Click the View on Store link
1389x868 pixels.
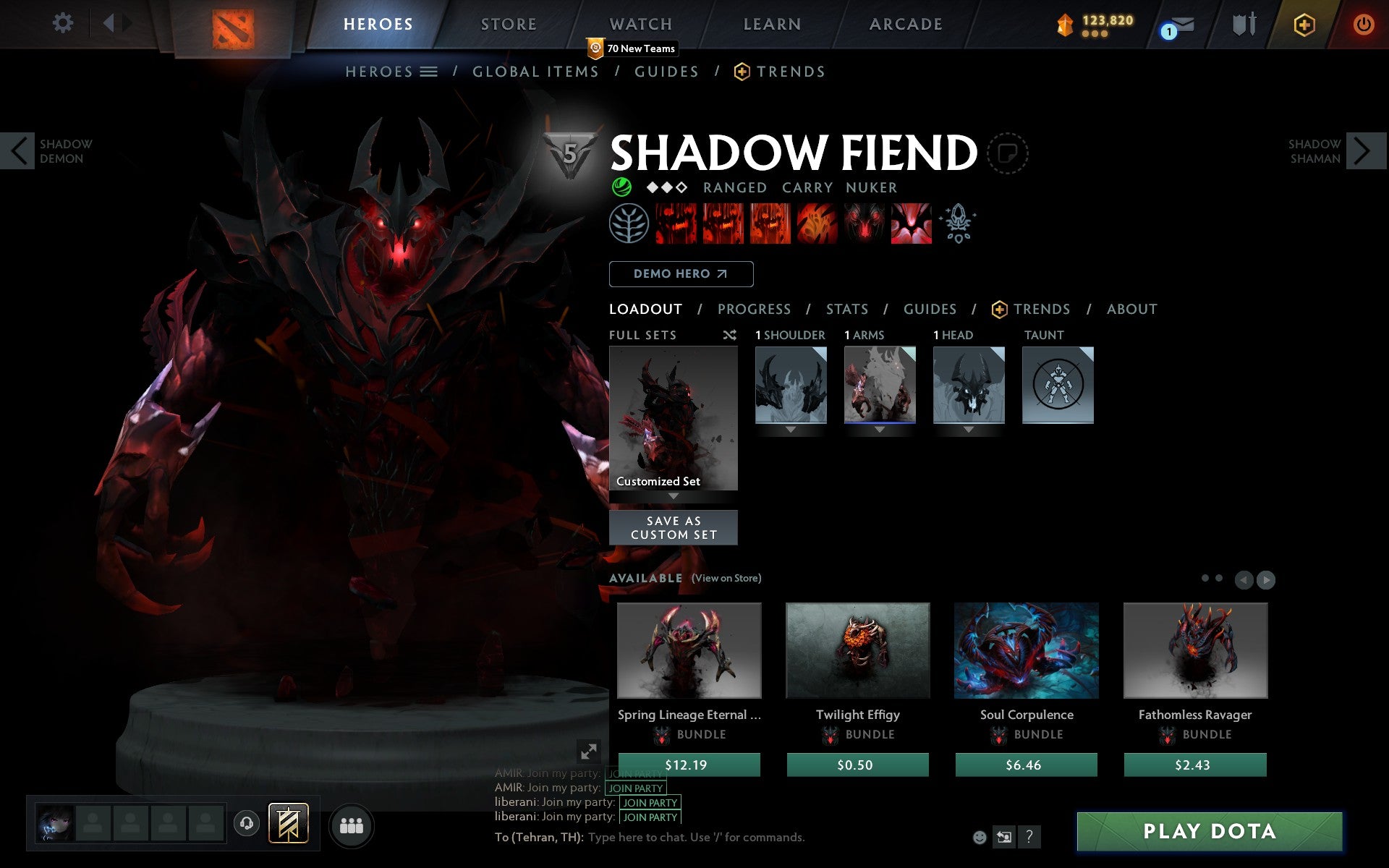pyautogui.click(x=726, y=579)
